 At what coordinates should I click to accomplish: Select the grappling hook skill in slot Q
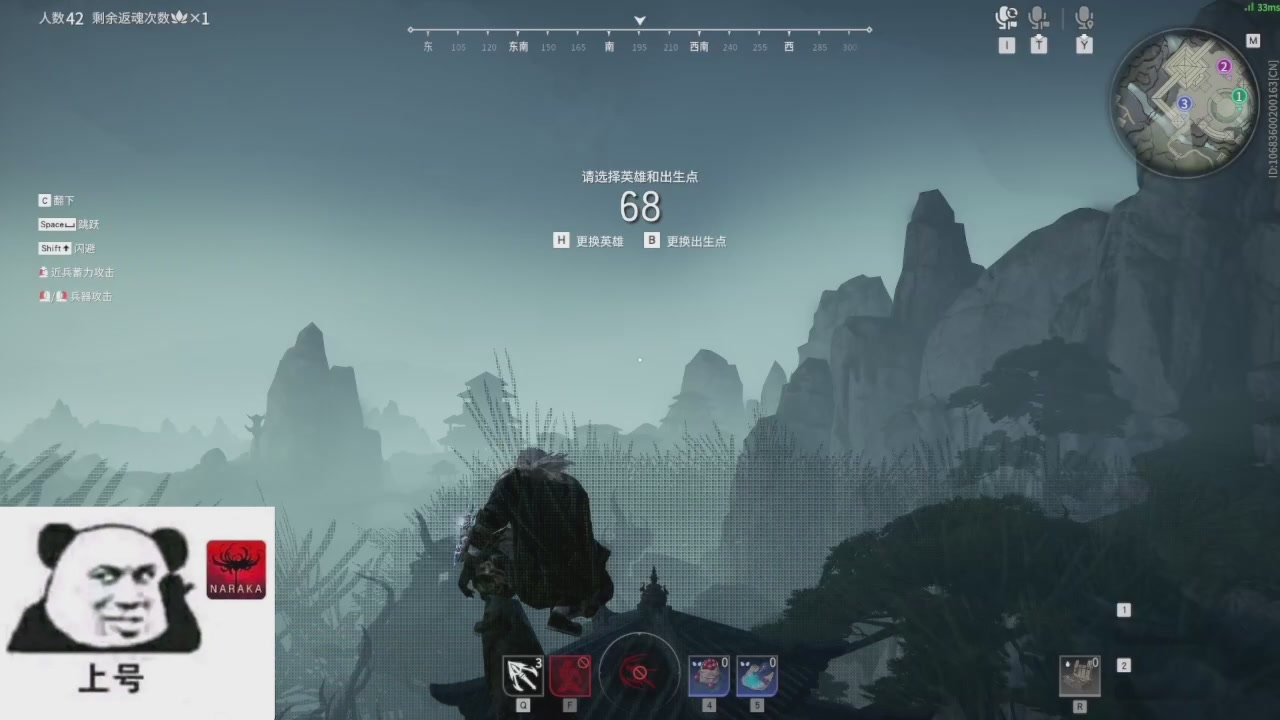point(522,675)
